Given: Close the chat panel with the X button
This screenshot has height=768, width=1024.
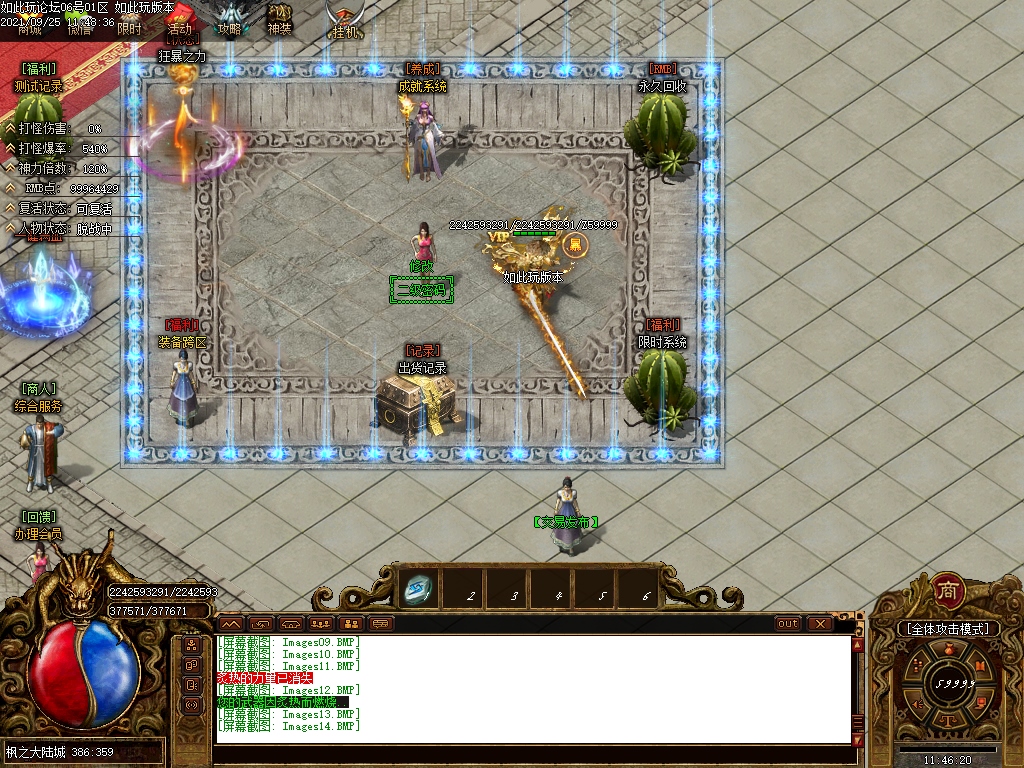Looking at the screenshot, I should (821, 624).
